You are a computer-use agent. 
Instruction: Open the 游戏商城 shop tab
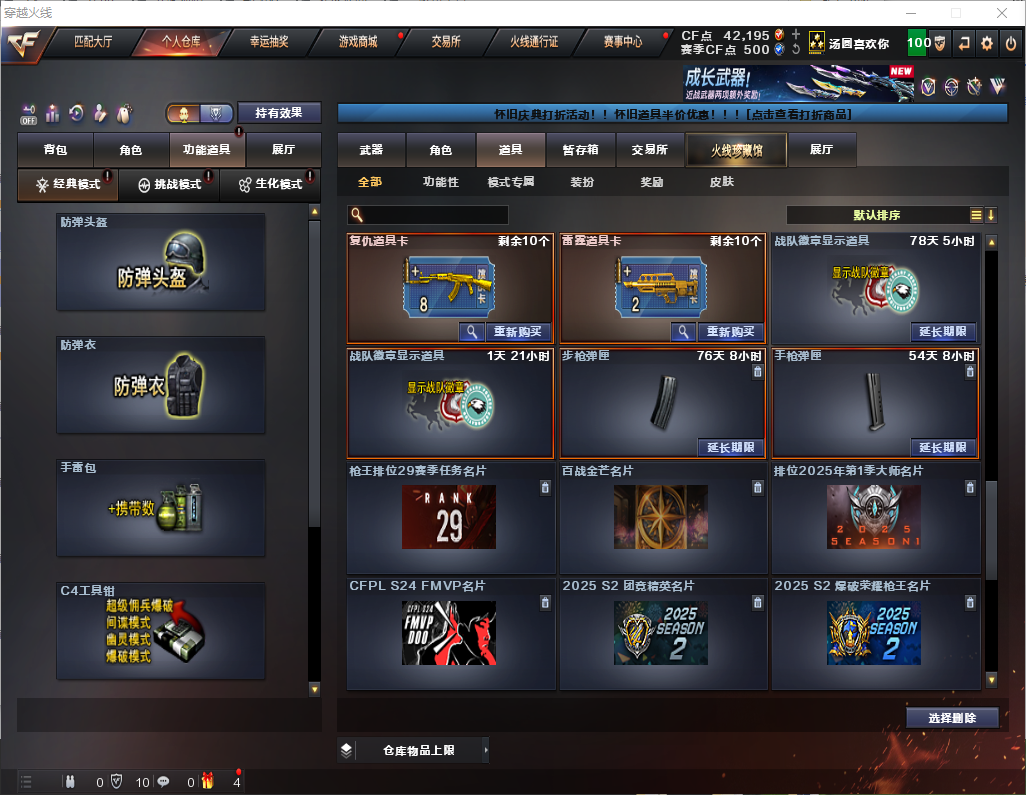(357, 42)
